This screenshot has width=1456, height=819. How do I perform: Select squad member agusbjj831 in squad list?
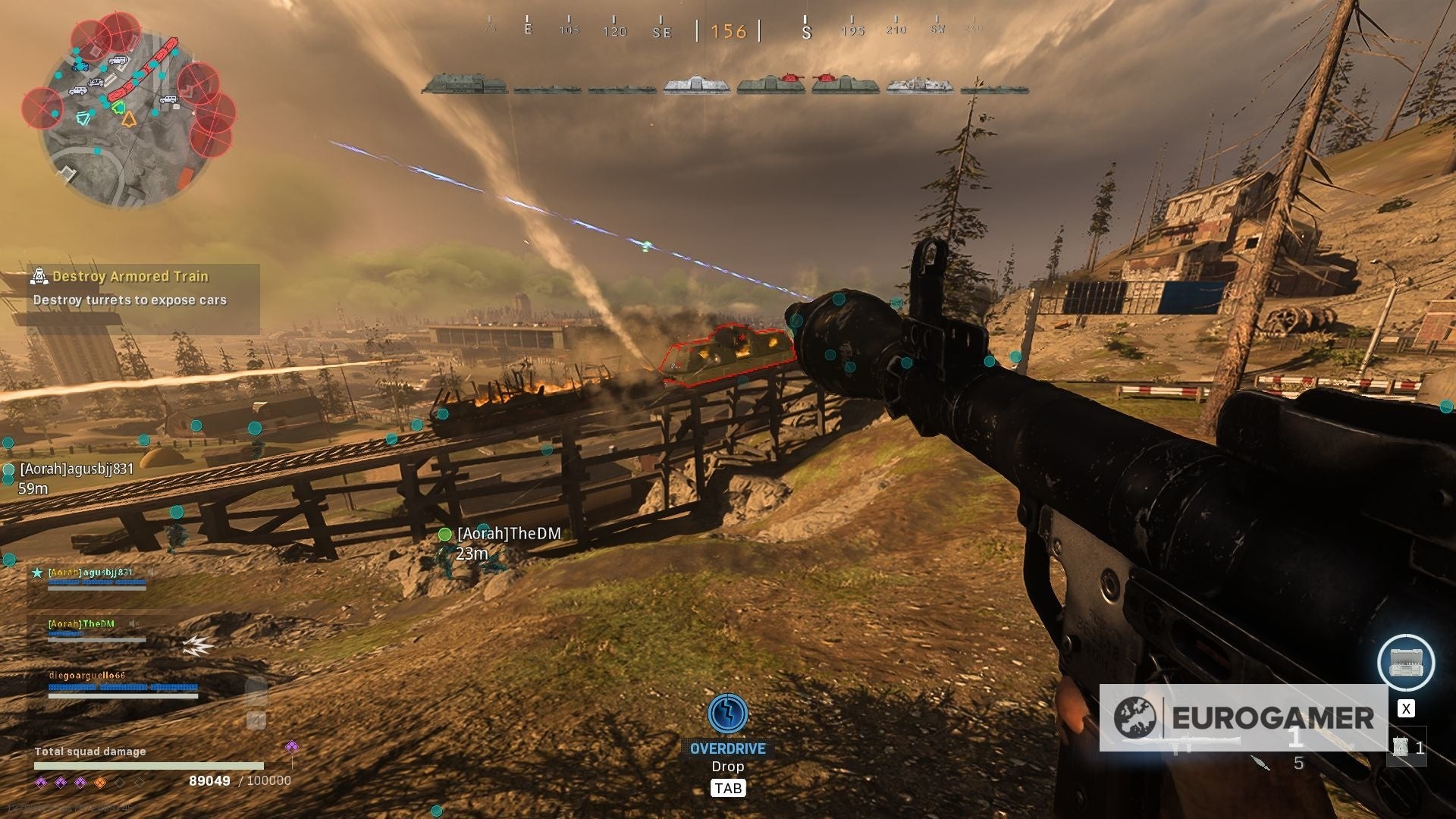coord(91,573)
